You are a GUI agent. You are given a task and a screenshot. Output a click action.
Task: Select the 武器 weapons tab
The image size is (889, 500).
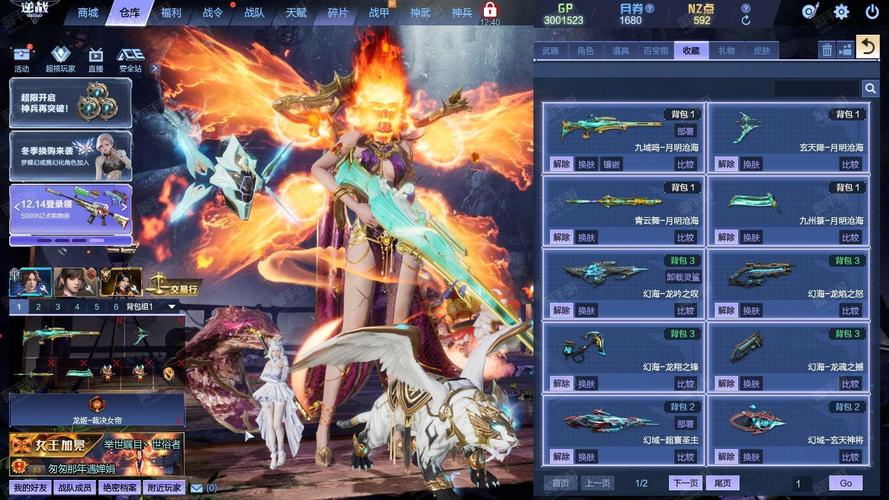tap(550, 50)
